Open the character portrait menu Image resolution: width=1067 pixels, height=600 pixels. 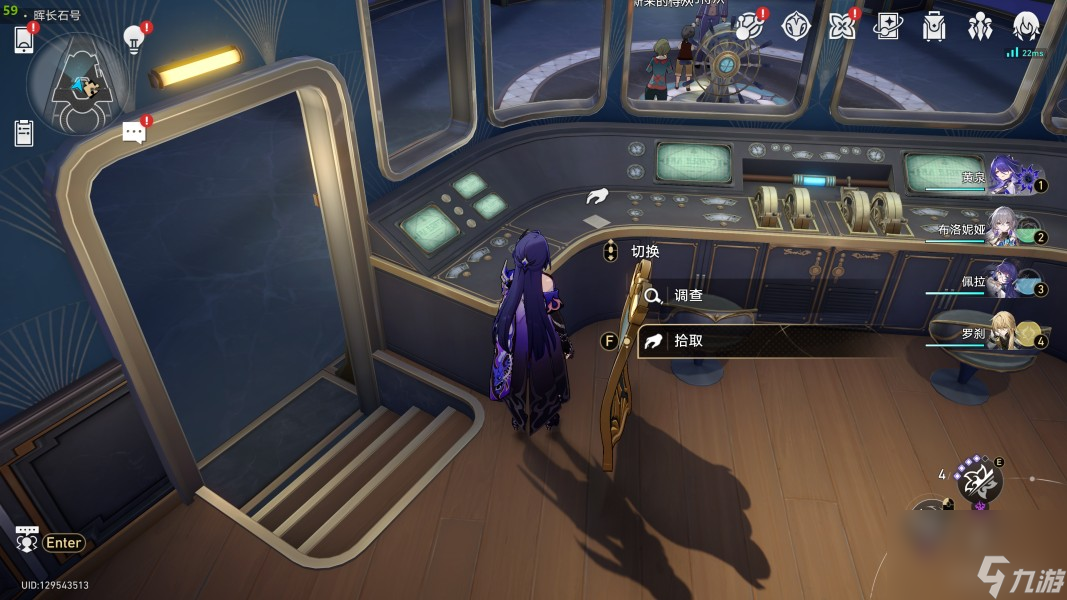pos(1027,26)
